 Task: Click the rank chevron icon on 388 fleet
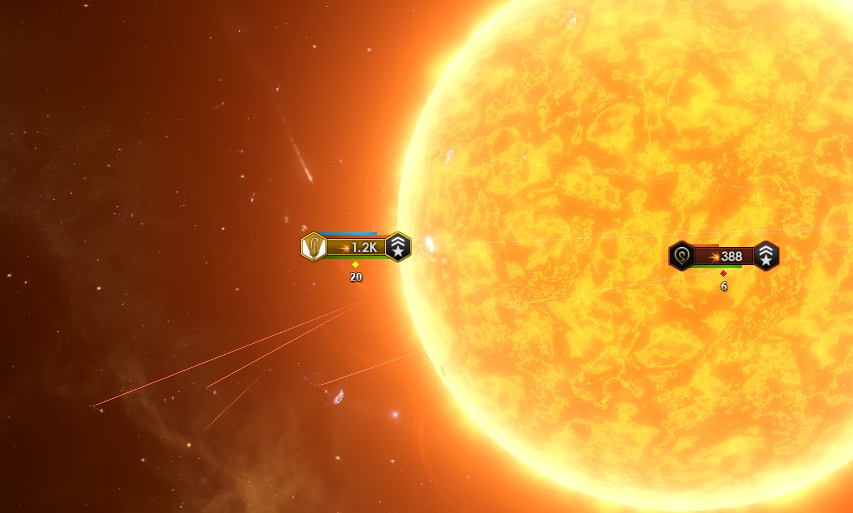766,256
